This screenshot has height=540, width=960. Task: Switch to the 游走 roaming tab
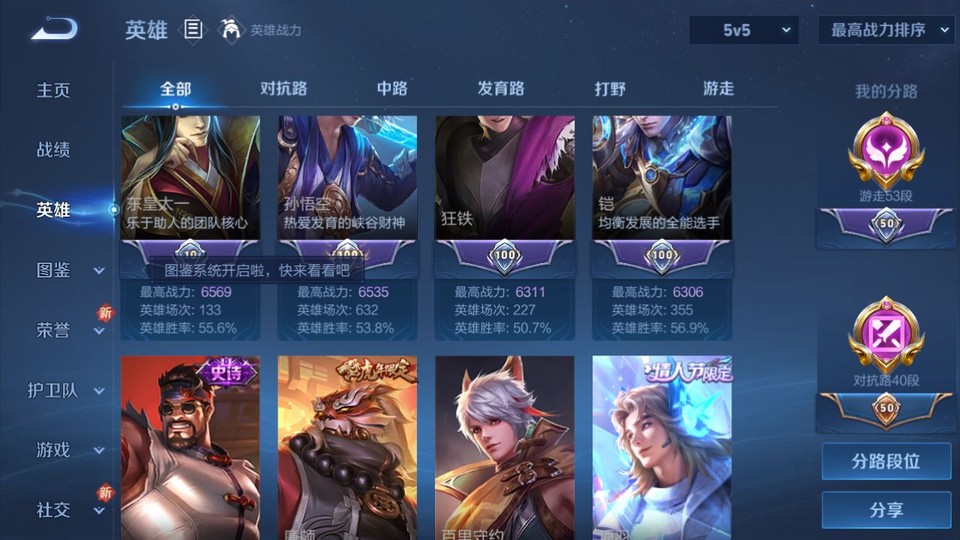tap(718, 88)
